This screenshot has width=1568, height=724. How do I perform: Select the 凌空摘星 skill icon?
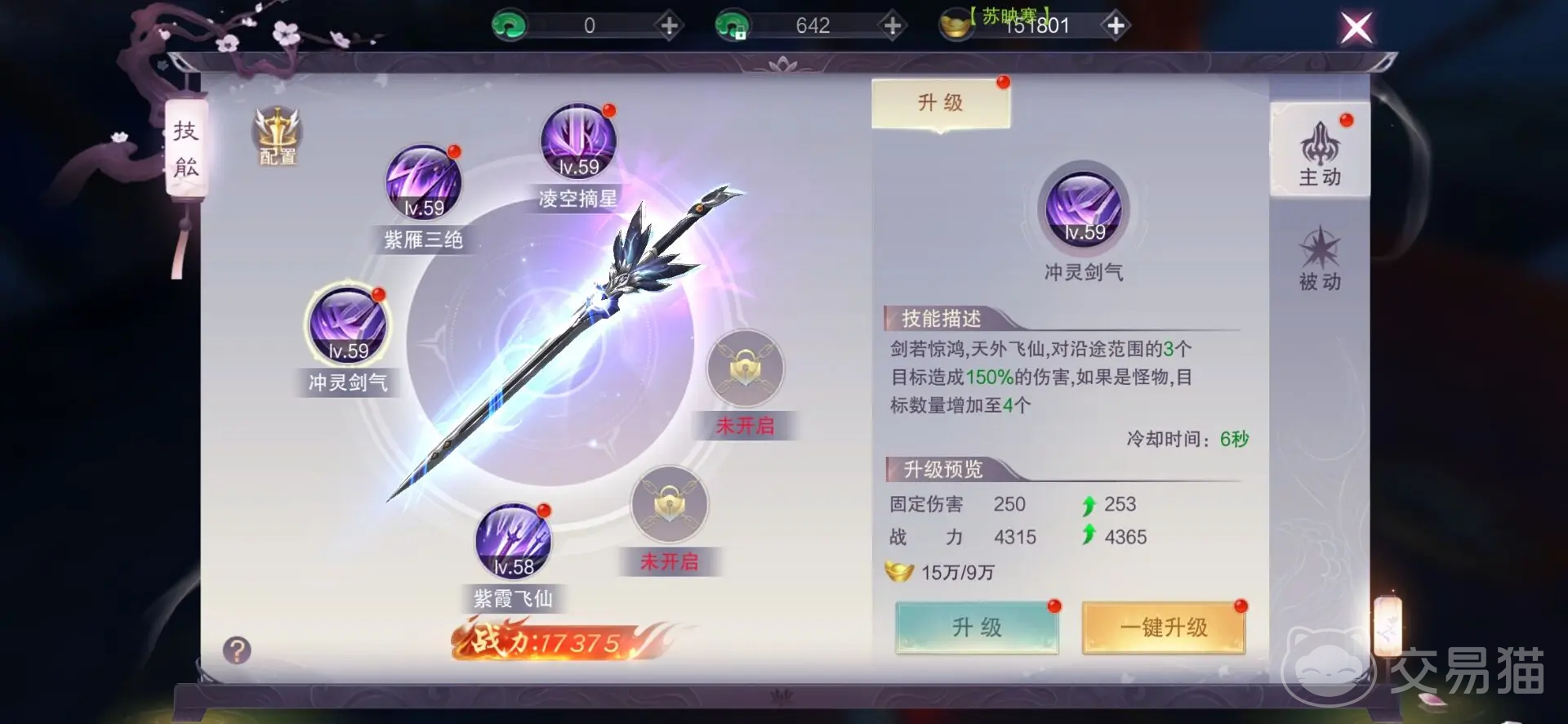[x=577, y=143]
